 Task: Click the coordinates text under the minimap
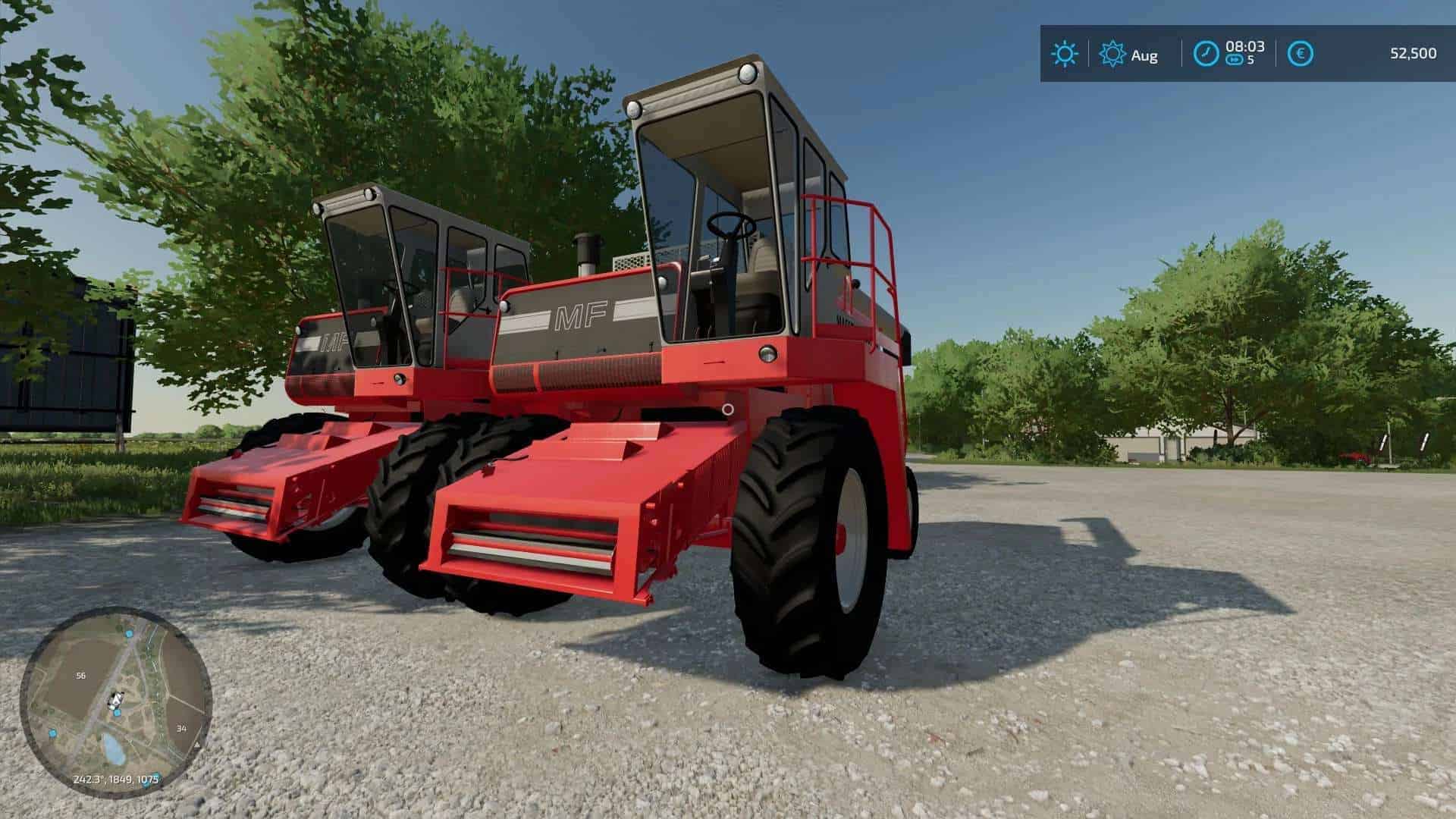[x=115, y=778]
